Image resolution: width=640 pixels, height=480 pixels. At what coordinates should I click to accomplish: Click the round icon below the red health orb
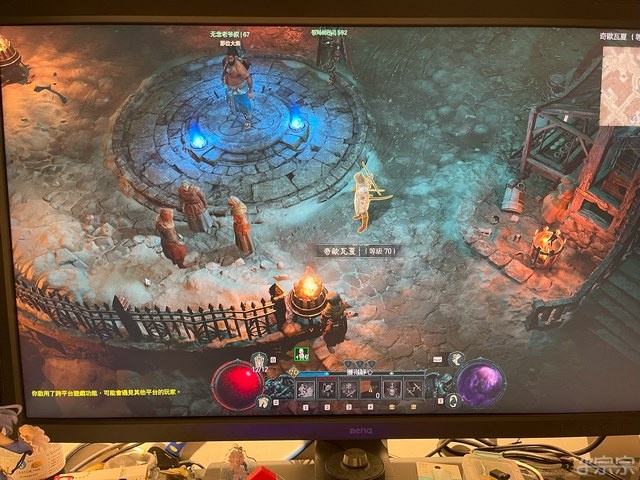coord(264,401)
